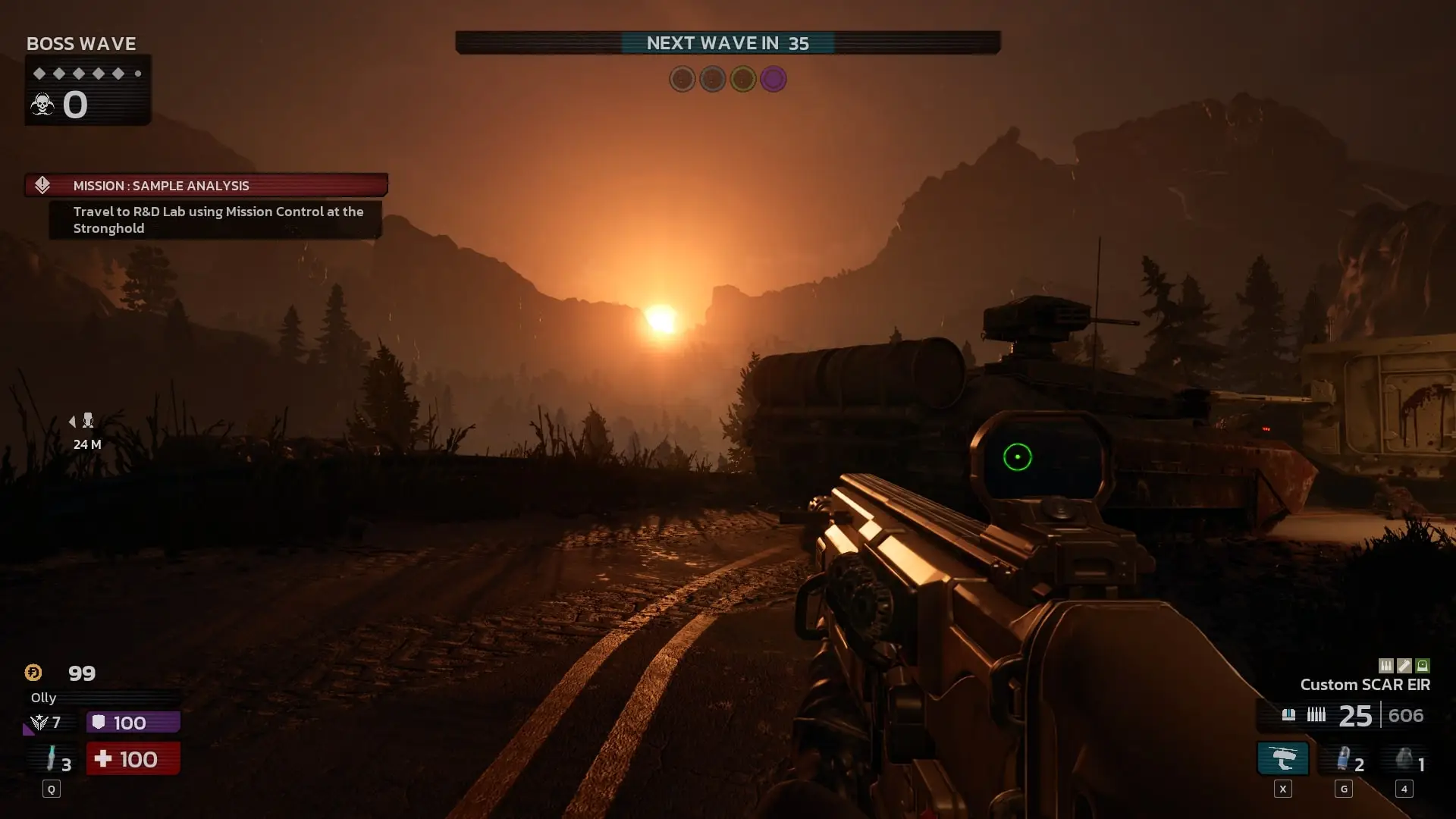Click the yellow-ringed wave token
Viewport: 1456px width, 819px height.
click(x=743, y=79)
